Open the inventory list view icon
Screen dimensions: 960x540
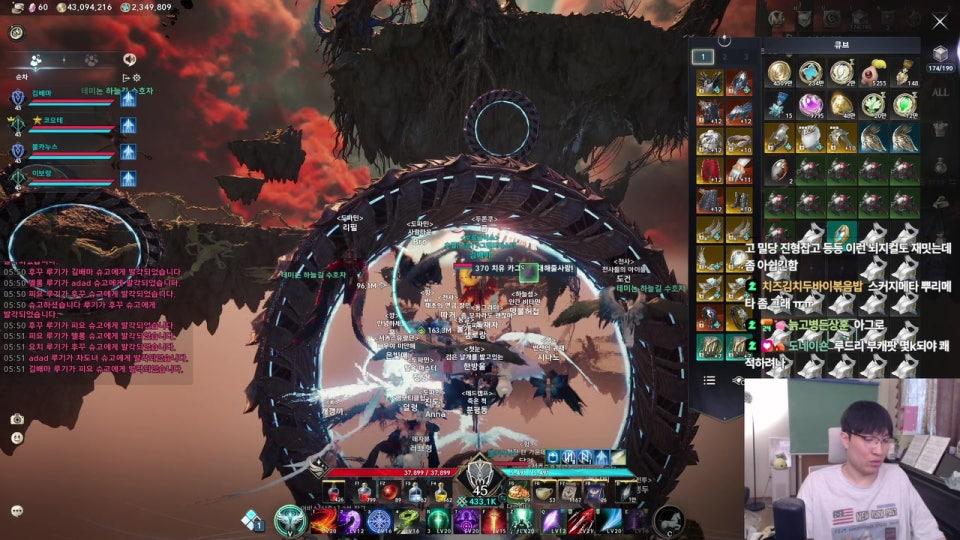click(x=709, y=380)
